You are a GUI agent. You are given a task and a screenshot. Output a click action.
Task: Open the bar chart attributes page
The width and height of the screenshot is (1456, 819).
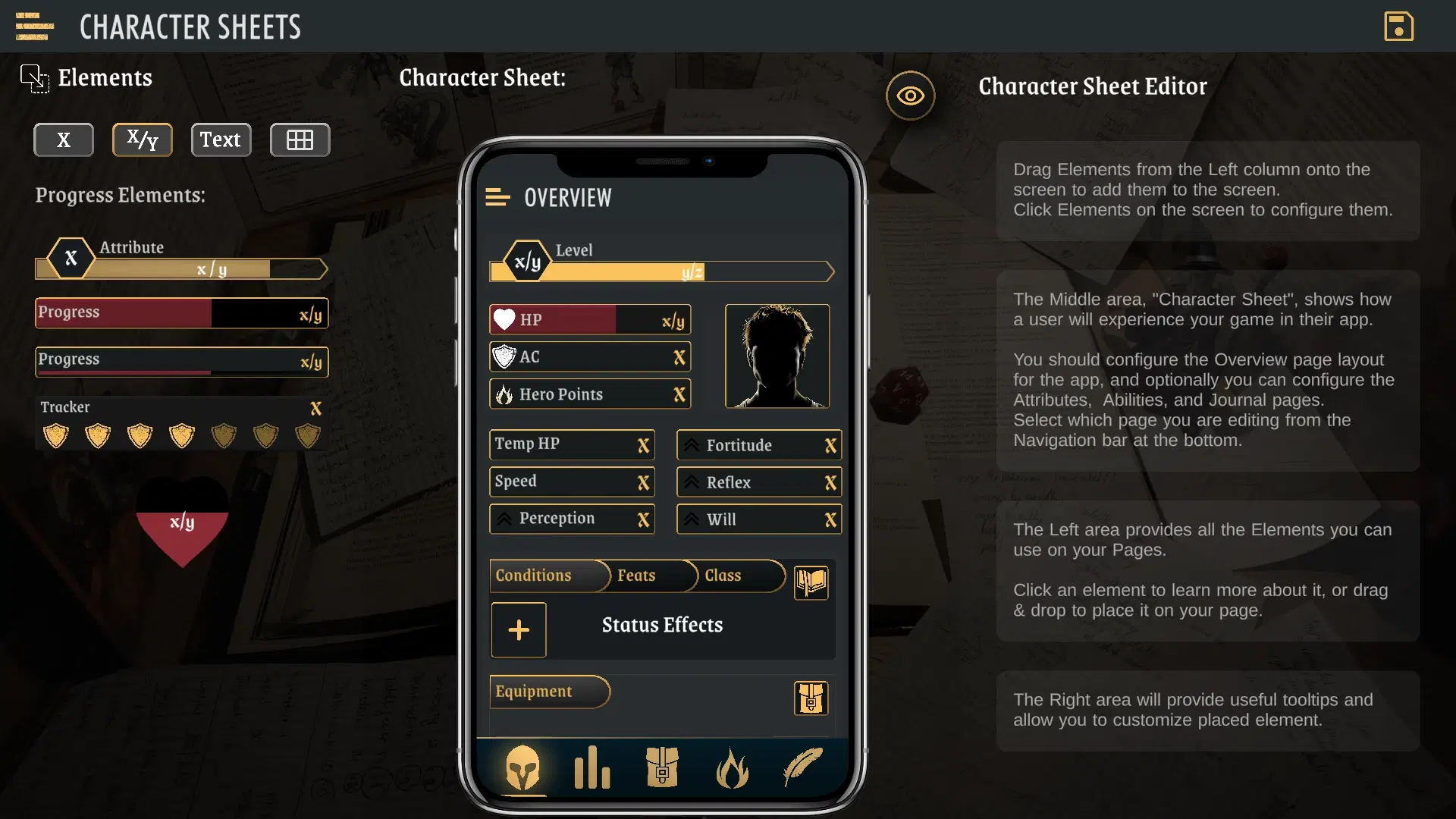pos(592,767)
